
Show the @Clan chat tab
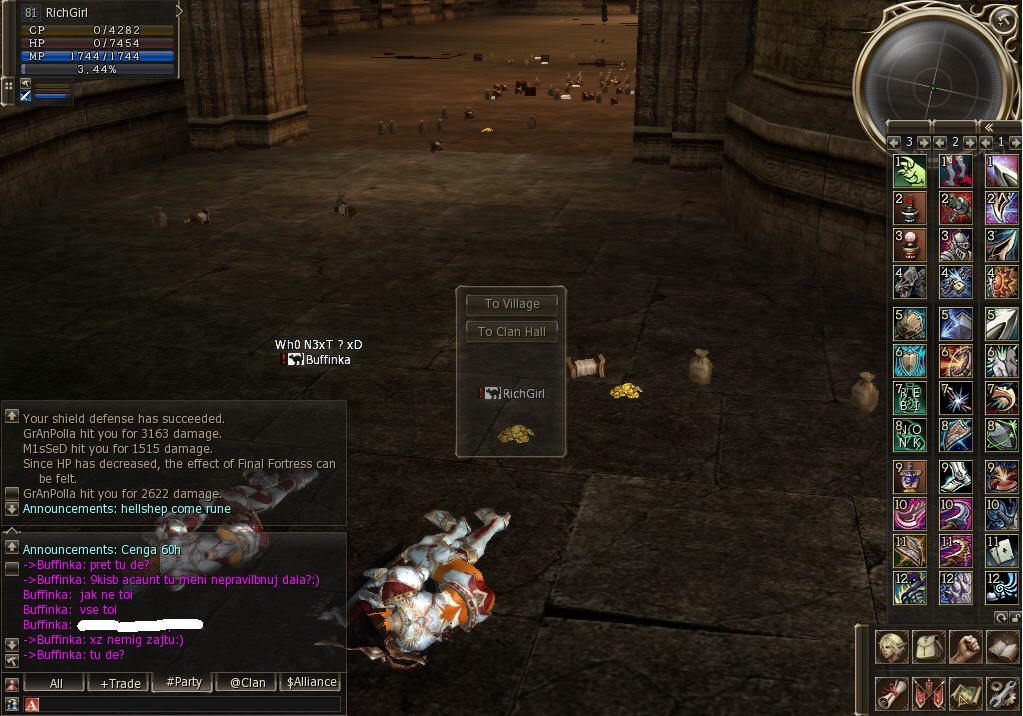point(247,683)
